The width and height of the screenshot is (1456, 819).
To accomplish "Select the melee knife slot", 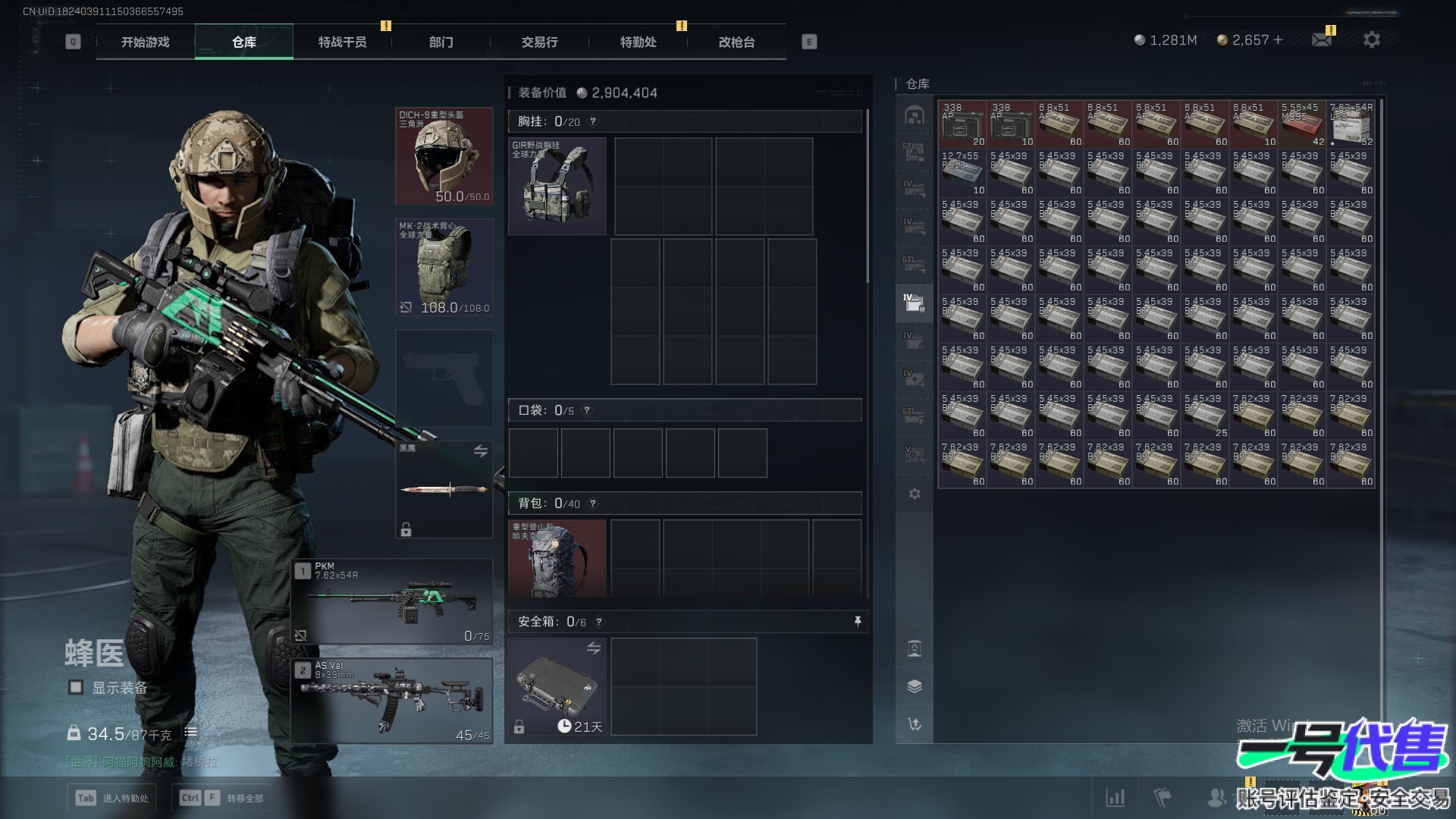I will (444, 490).
